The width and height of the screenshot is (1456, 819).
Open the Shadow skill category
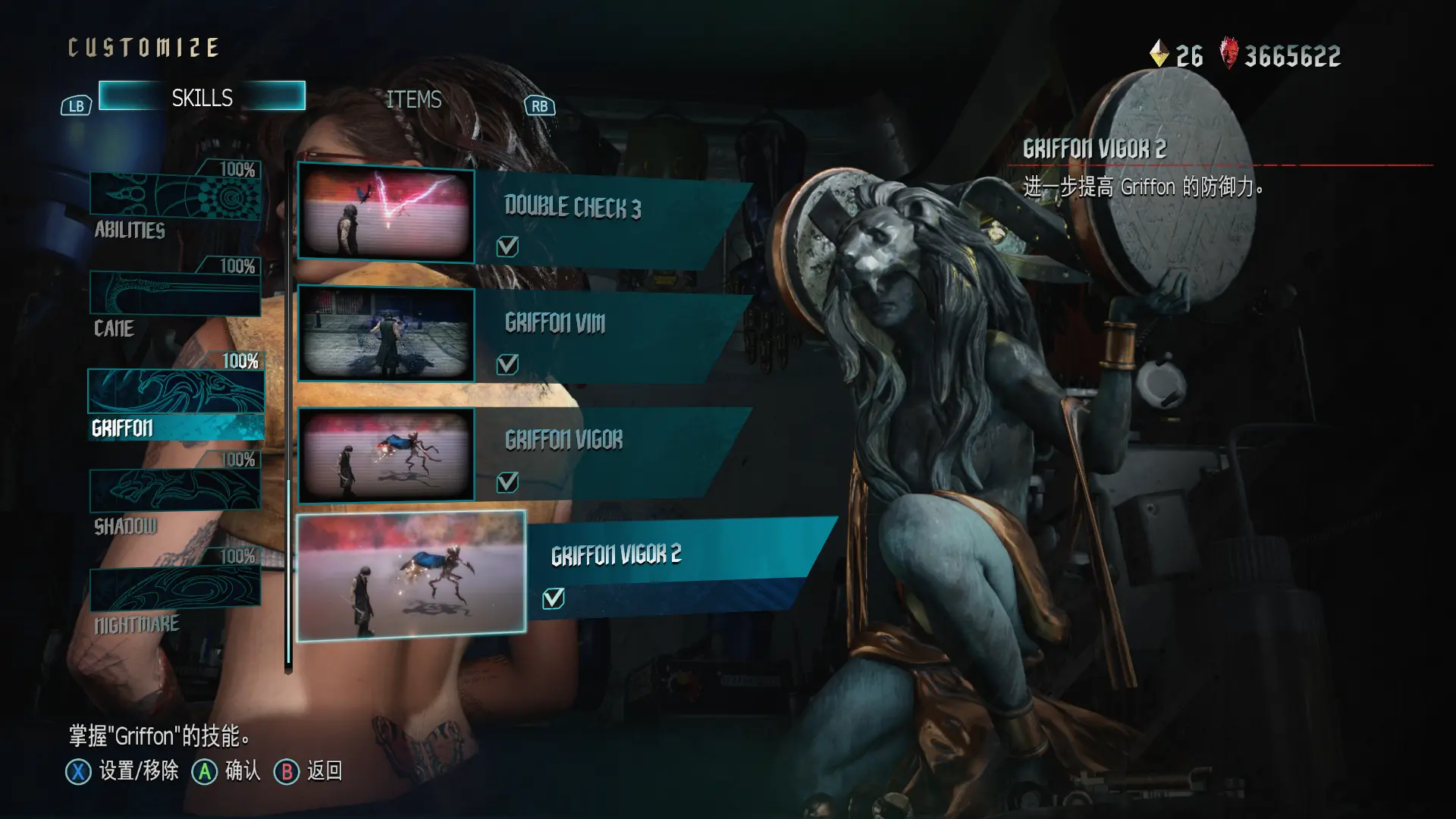point(175,493)
